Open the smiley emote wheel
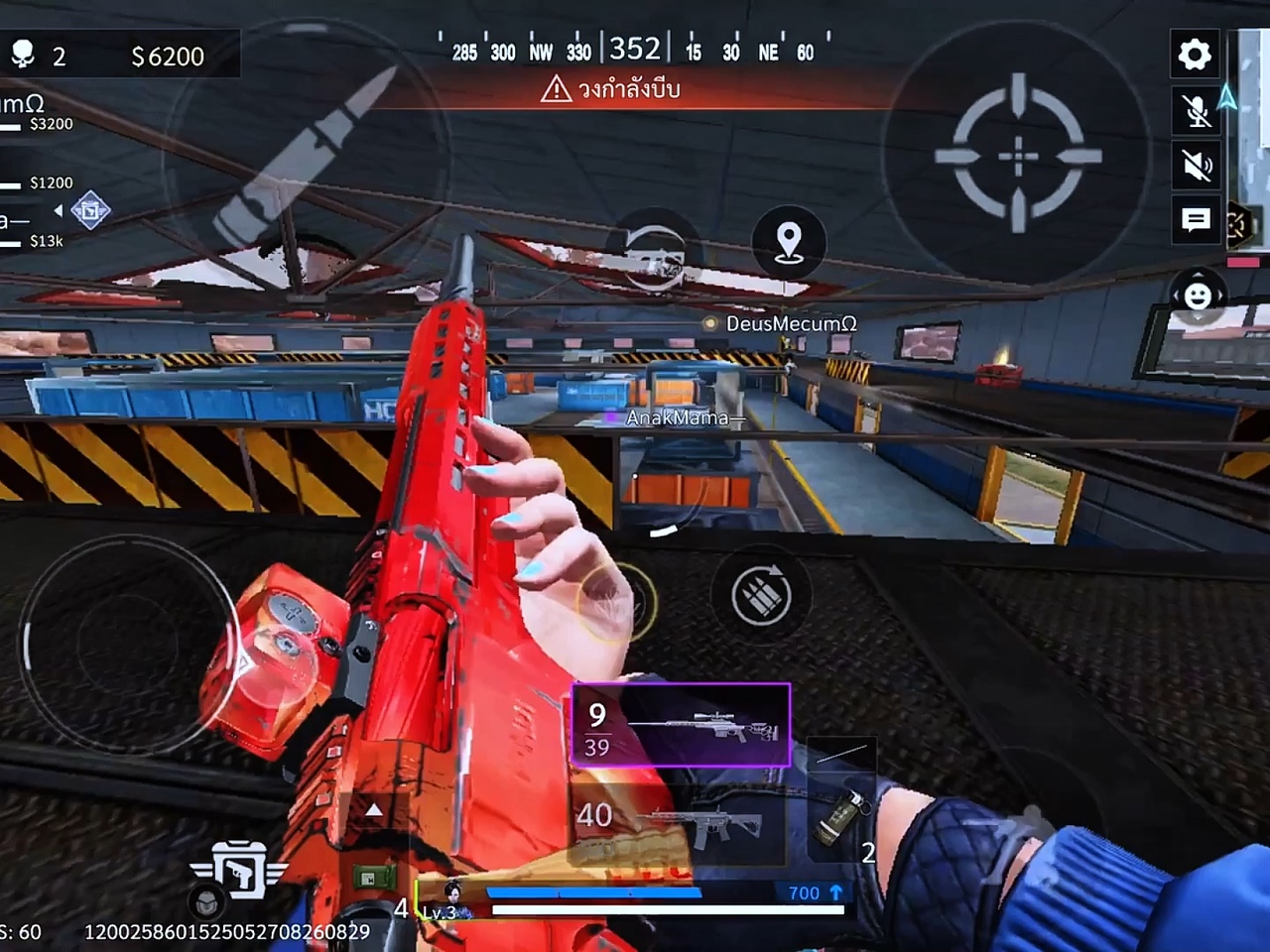 pyautogui.click(x=1198, y=296)
